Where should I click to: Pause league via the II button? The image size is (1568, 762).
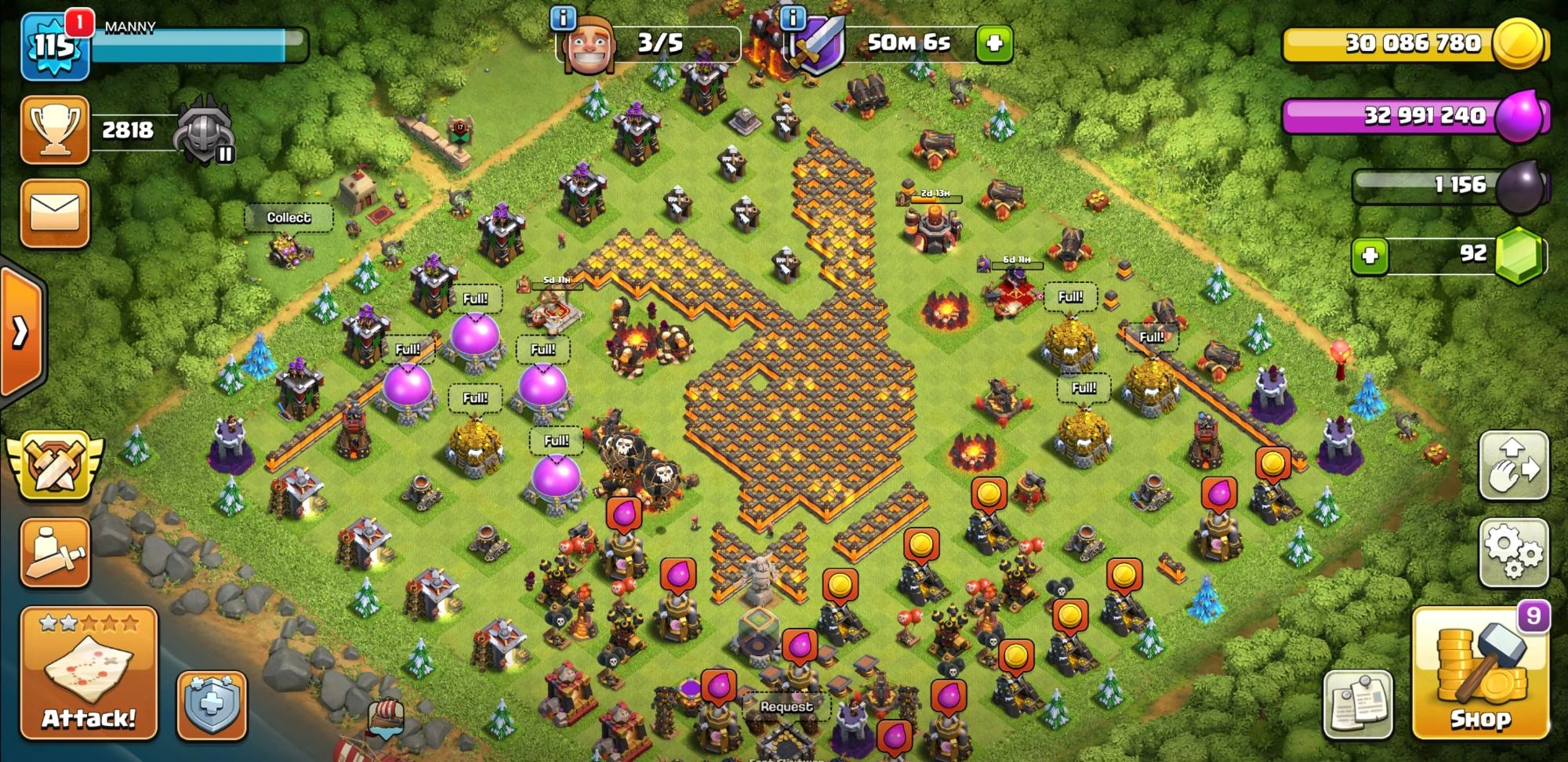pos(225,155)
